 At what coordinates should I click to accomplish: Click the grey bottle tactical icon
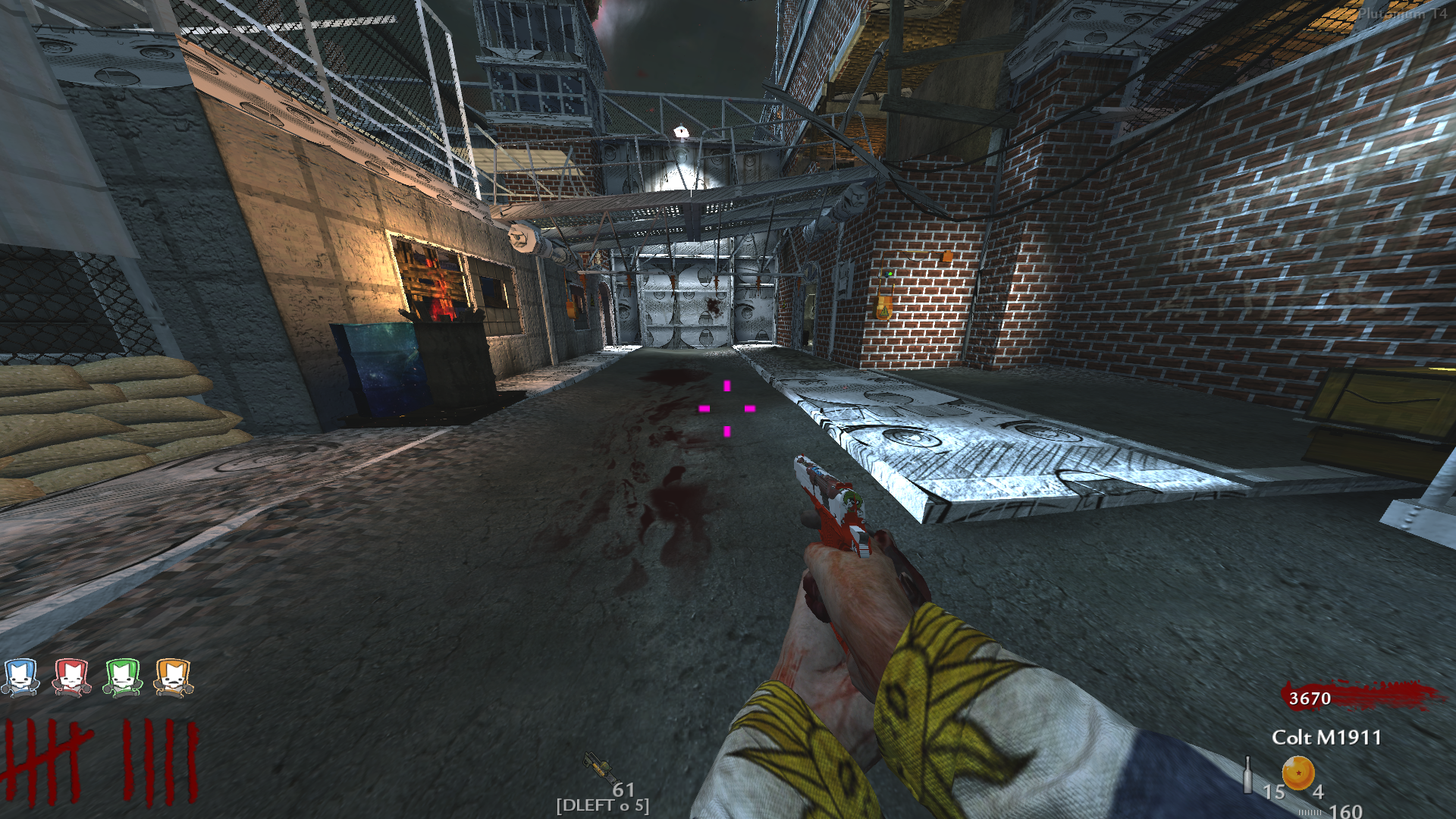pyautogui.click(x=1247, y=774)
